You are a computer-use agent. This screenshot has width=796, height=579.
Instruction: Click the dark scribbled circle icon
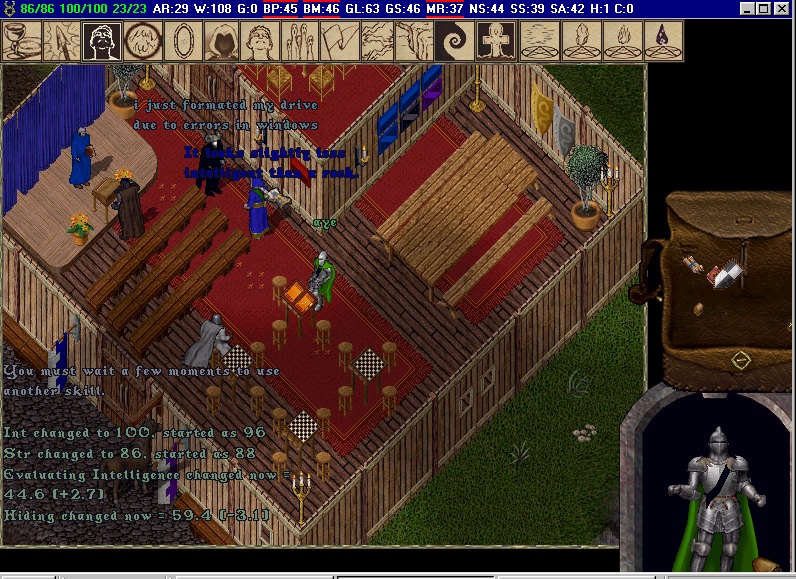pos(143,41)
